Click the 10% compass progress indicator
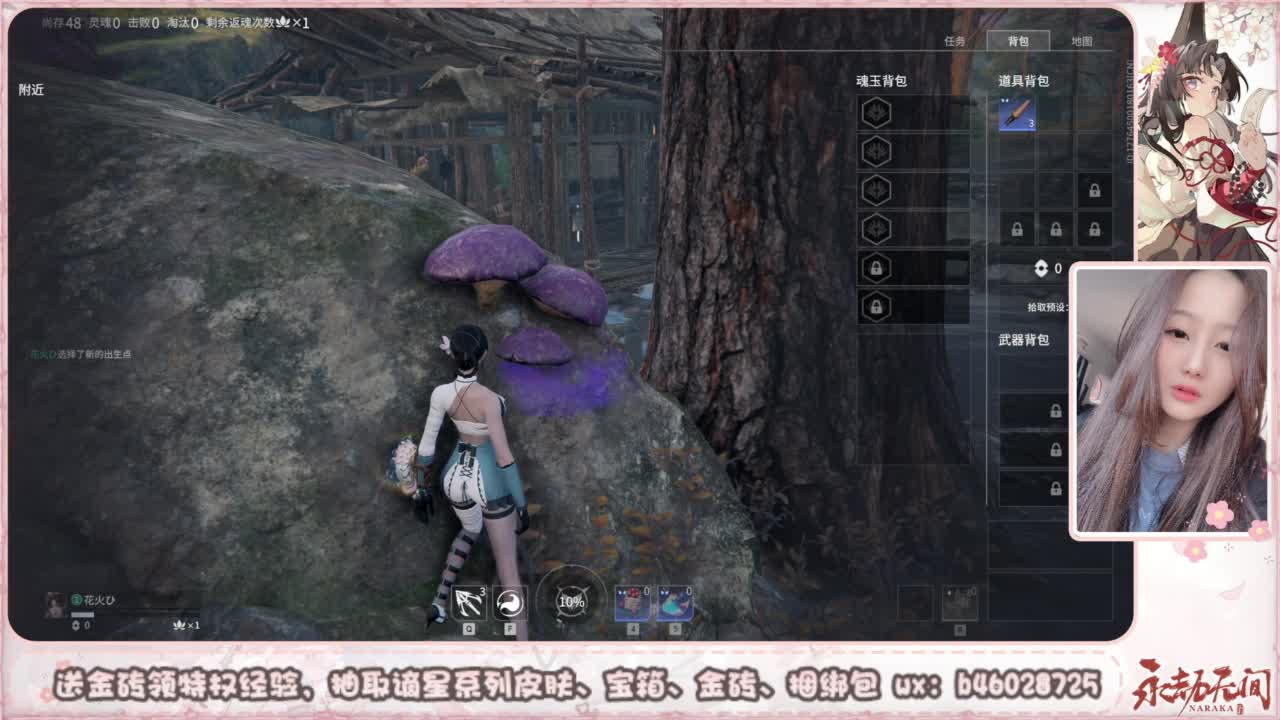The height and width of the screenshot is (720, 1280). (570, 601)
